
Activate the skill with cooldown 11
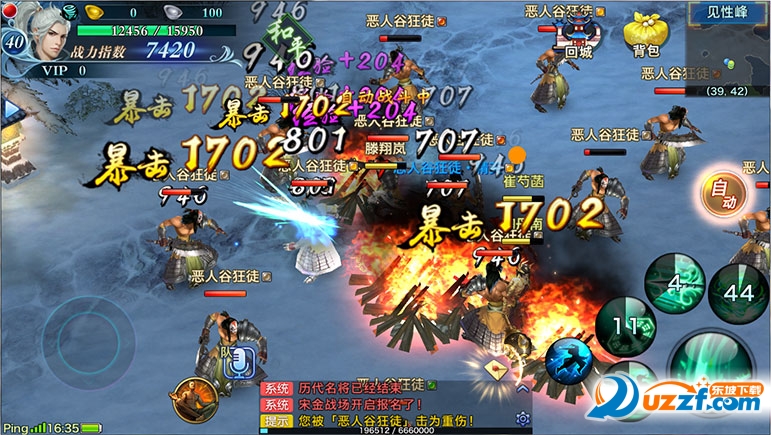click(625, 325)
